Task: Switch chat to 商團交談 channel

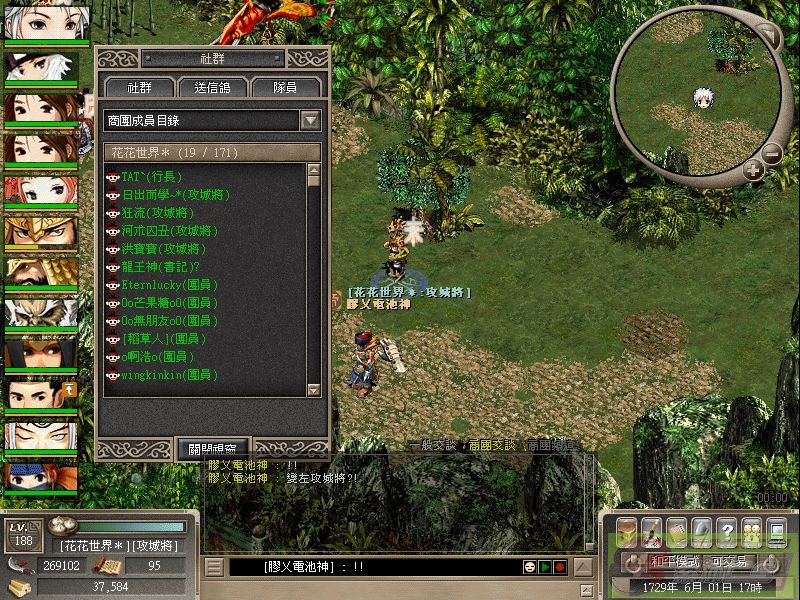Action: coord(493,445)
